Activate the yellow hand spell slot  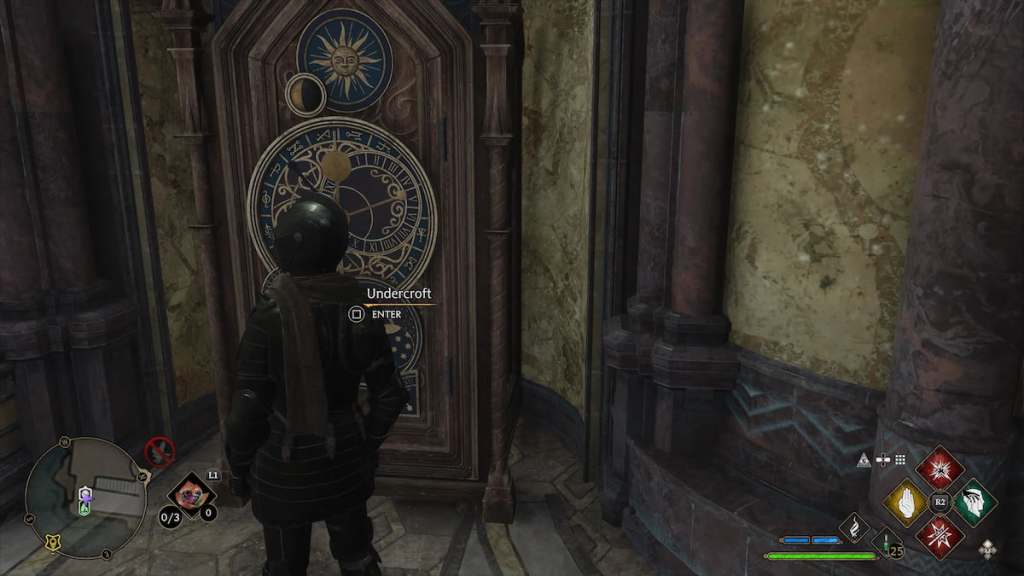tap(906, 501)
